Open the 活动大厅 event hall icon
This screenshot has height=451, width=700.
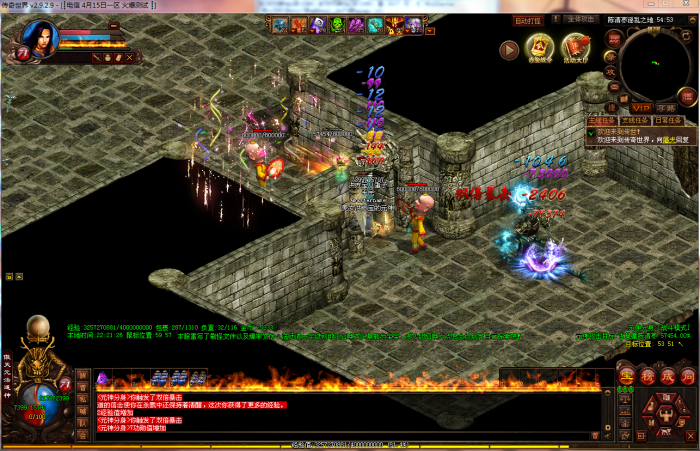click(575, 48)
